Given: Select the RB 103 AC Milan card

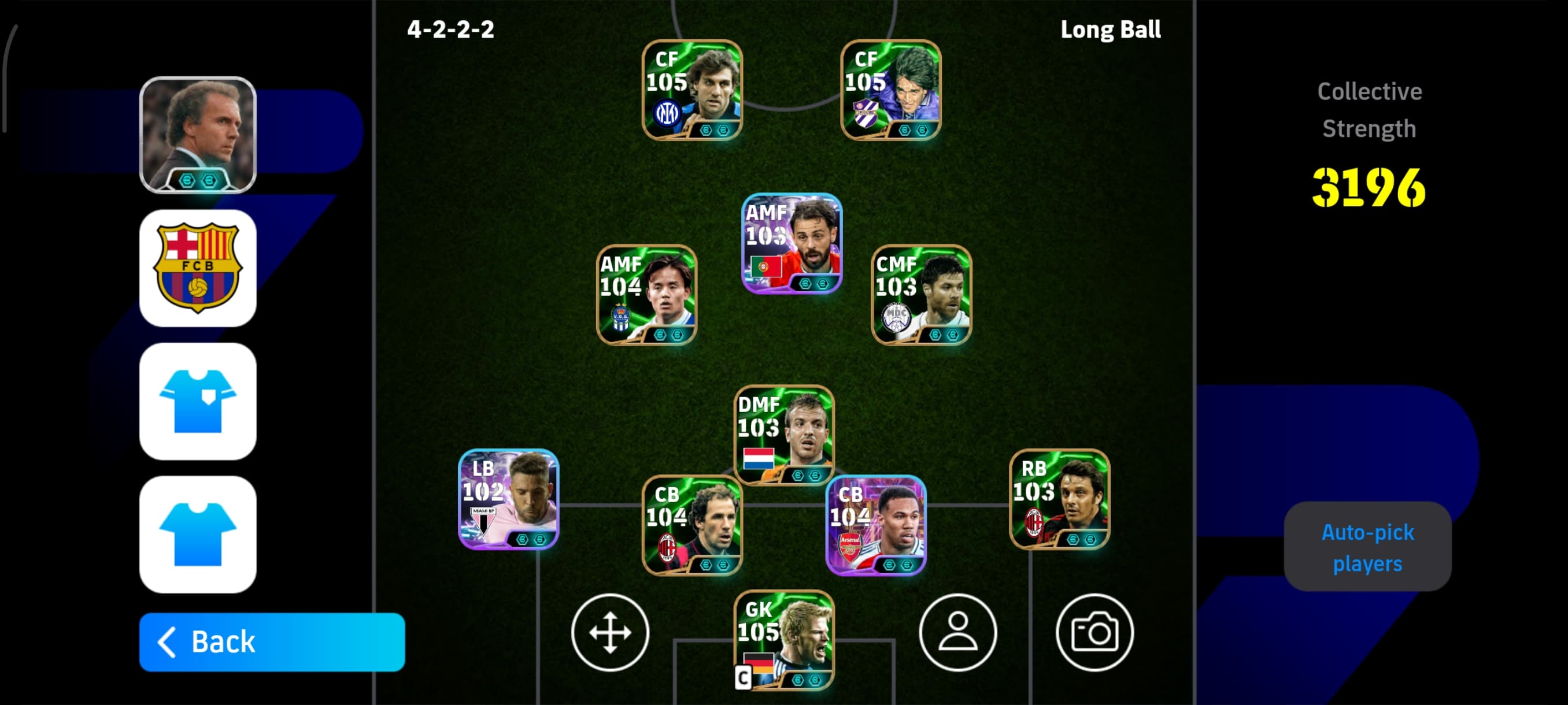Looking at the screenshot, I should click(1059, 499).
